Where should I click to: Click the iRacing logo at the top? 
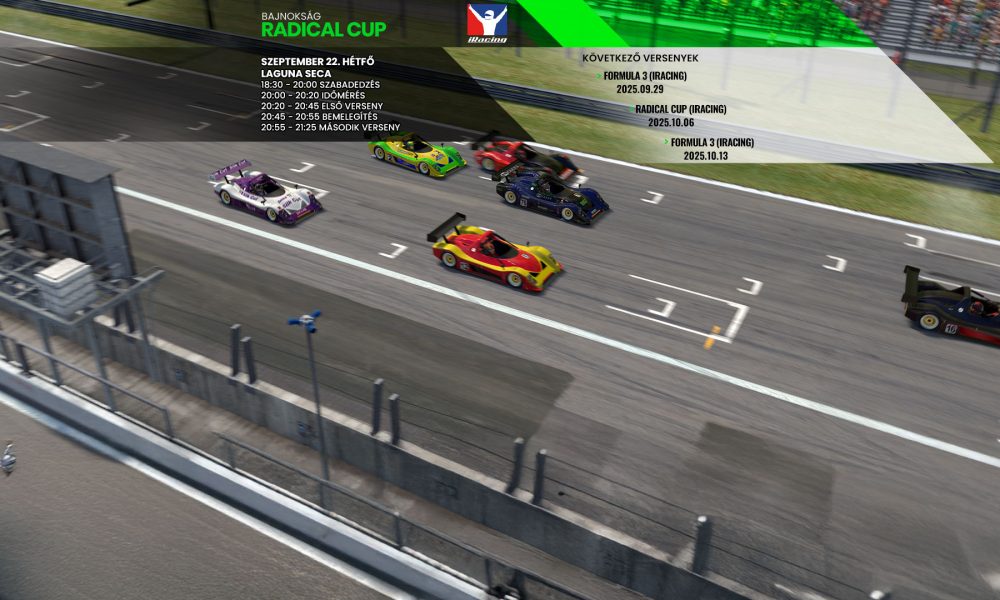[x=487, y=23]
